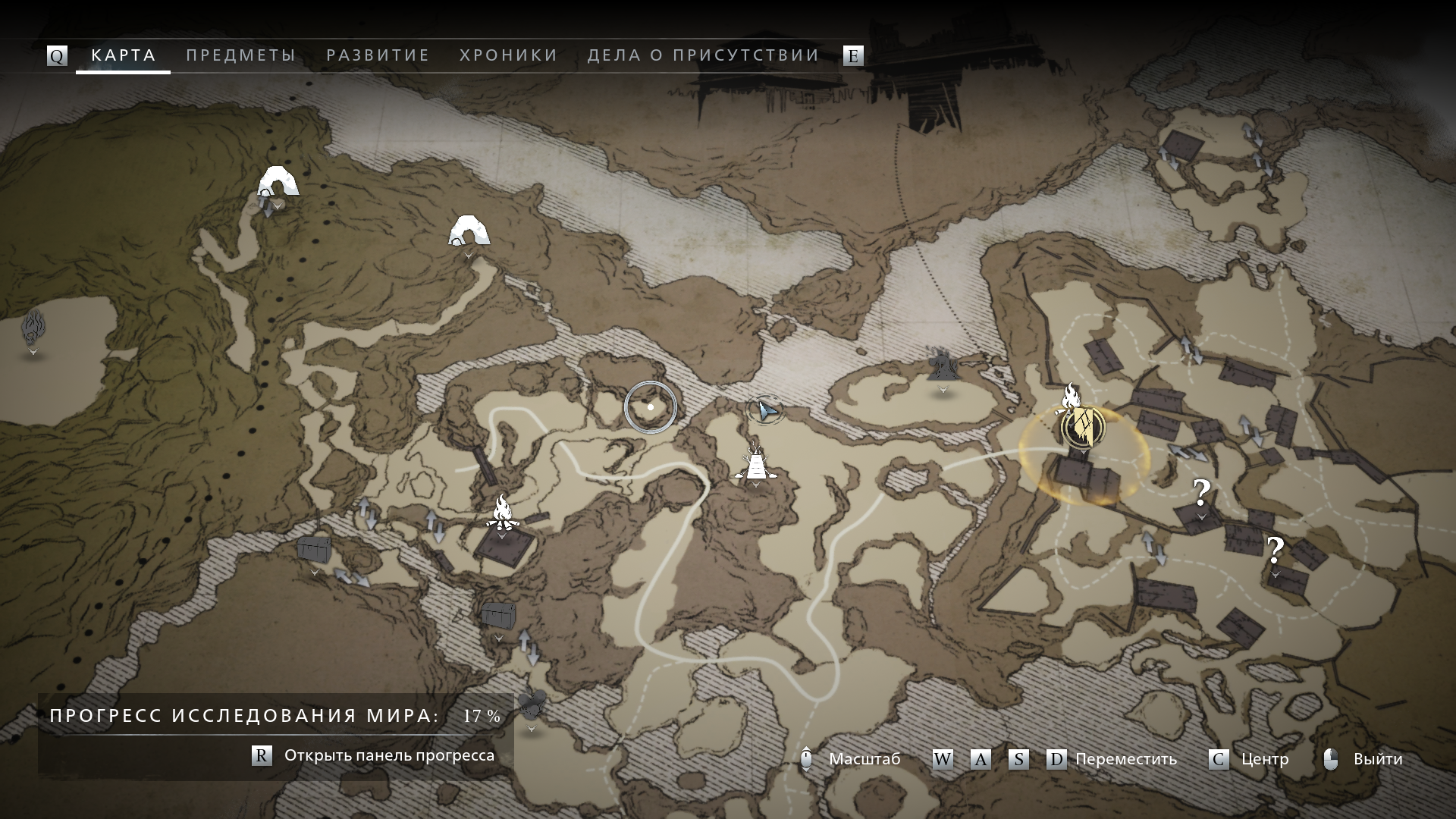Select the Хроники tab
1456x819 pixels.
click(508, 55)
